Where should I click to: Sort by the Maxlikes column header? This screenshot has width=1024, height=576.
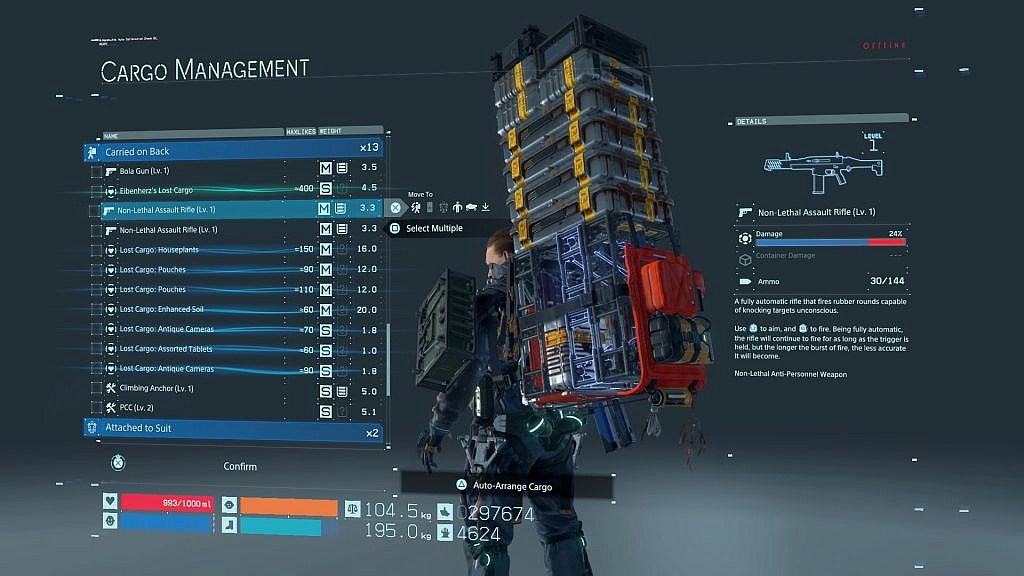tap(301, 131)
